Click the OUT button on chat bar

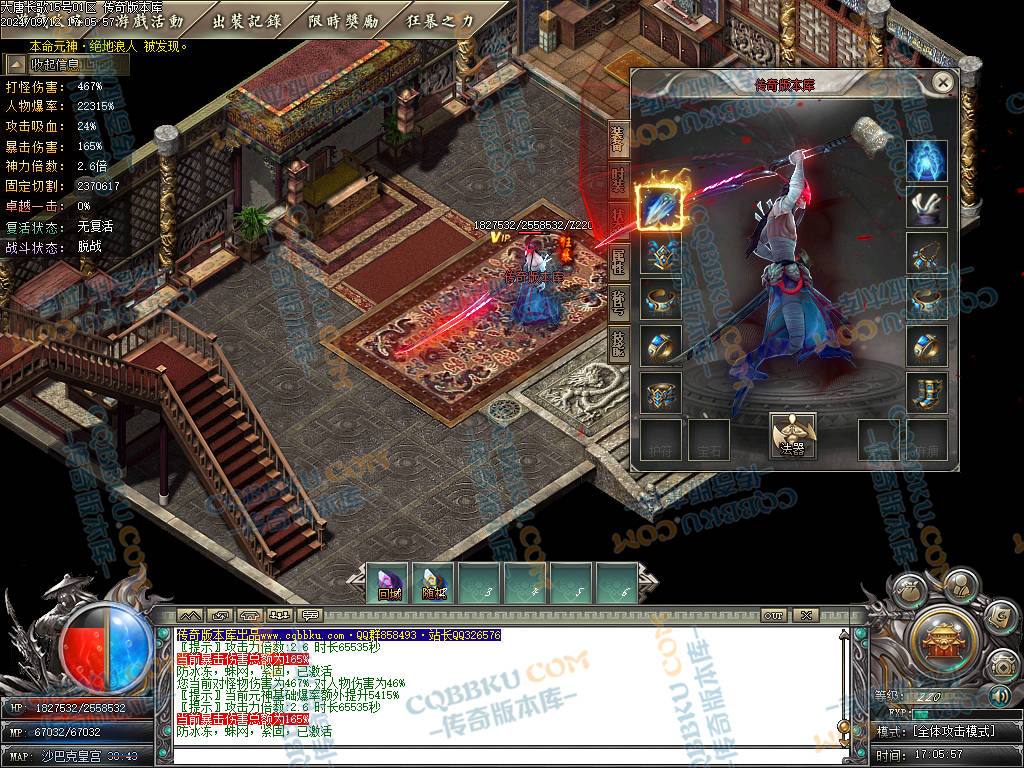pos(773,615)
